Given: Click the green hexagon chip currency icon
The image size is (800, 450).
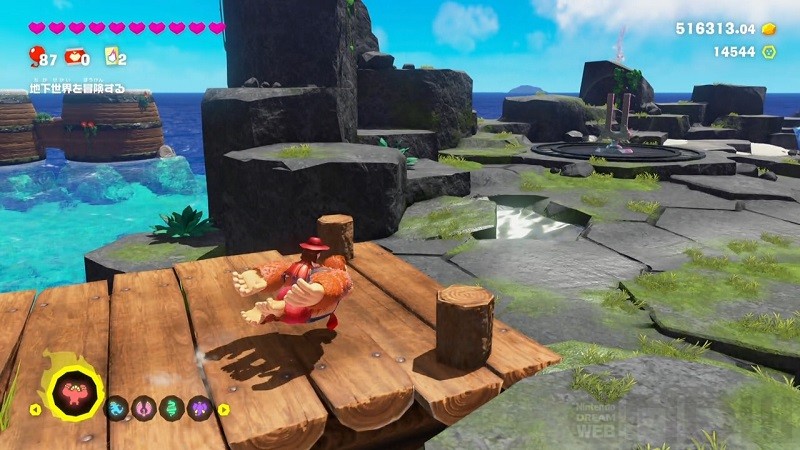Looking at the screenshot, I should 769,51.
